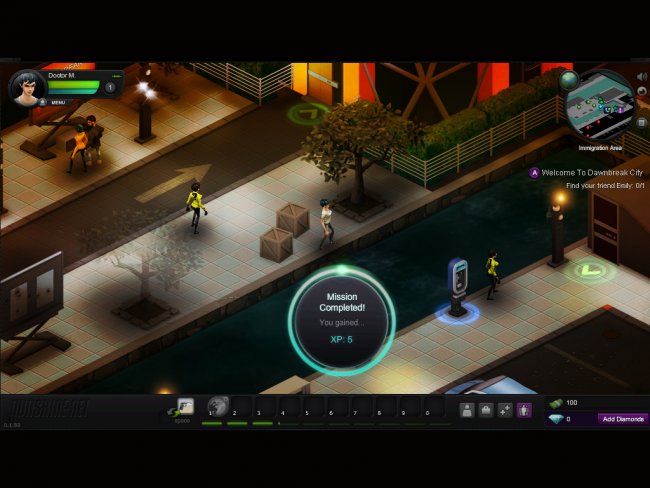Click the Add Diamonds button

coord(622,419)
